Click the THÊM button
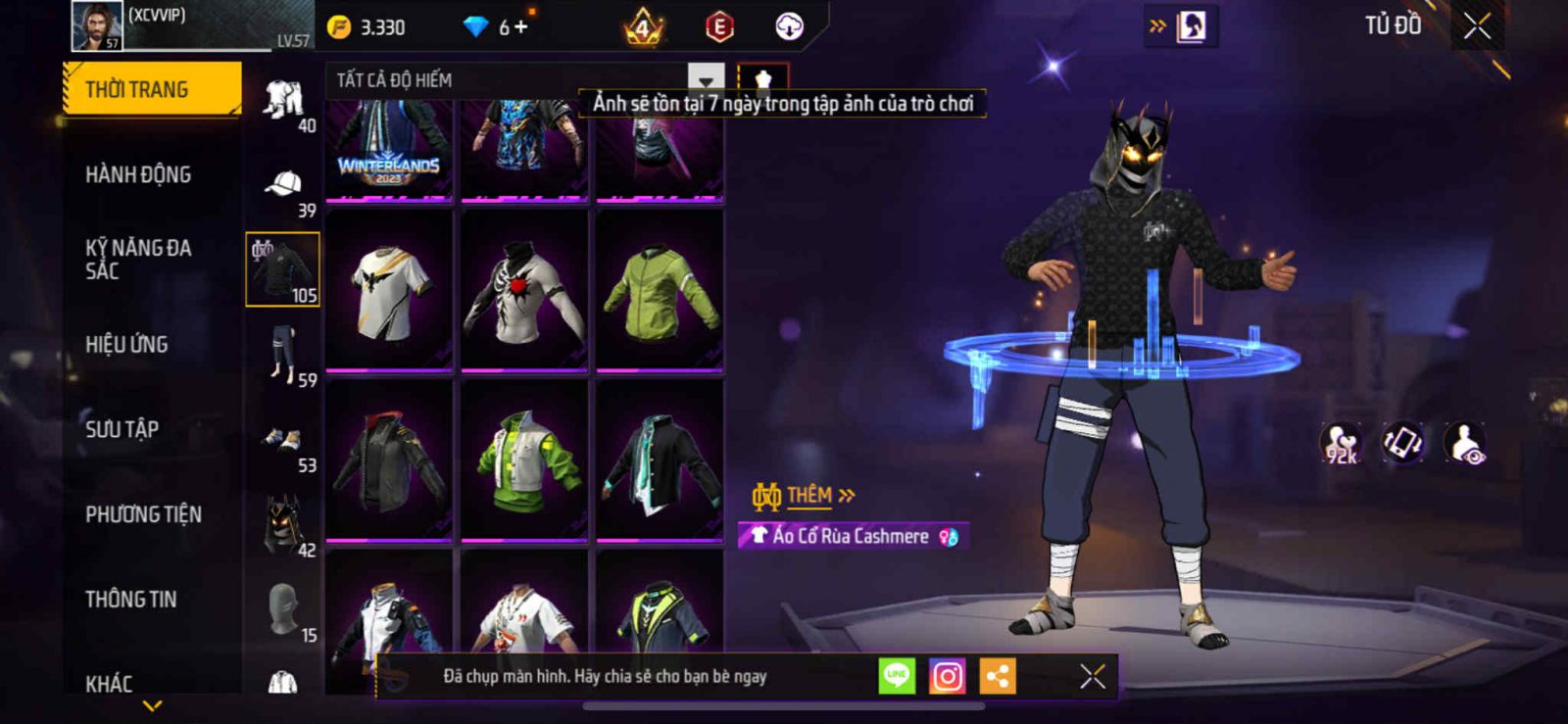Image resolution: width=1568 pixels, height=724 pixels. (808, 496)
